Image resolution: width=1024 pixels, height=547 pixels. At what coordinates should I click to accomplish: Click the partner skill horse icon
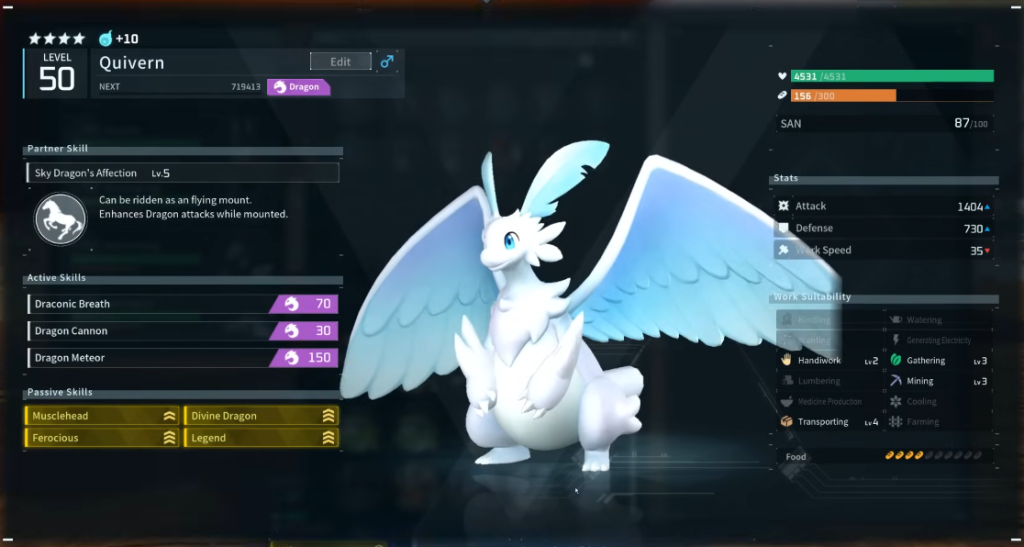click(x=61, y=218)
